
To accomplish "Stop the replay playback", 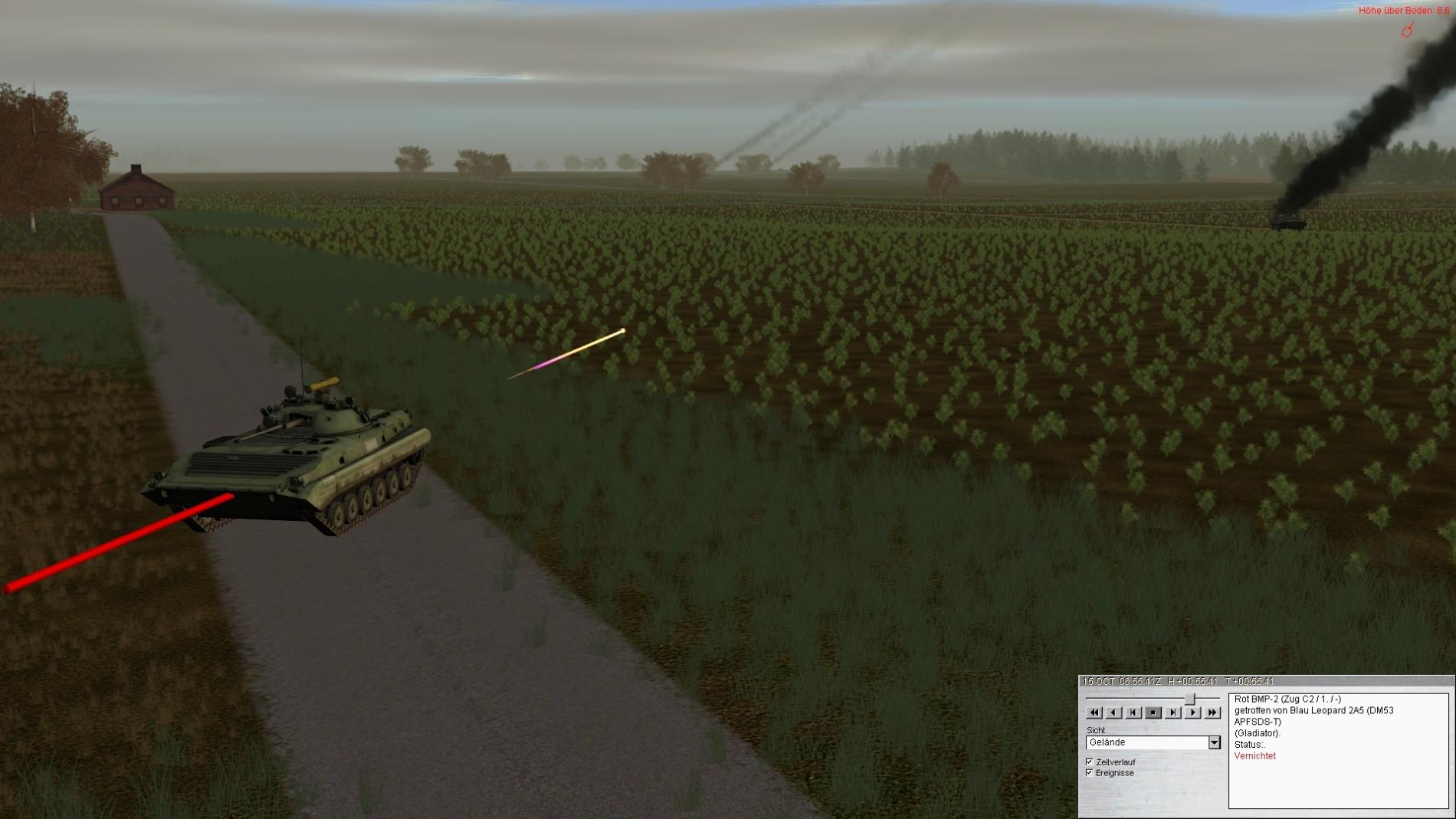I will coord(1153,713).
